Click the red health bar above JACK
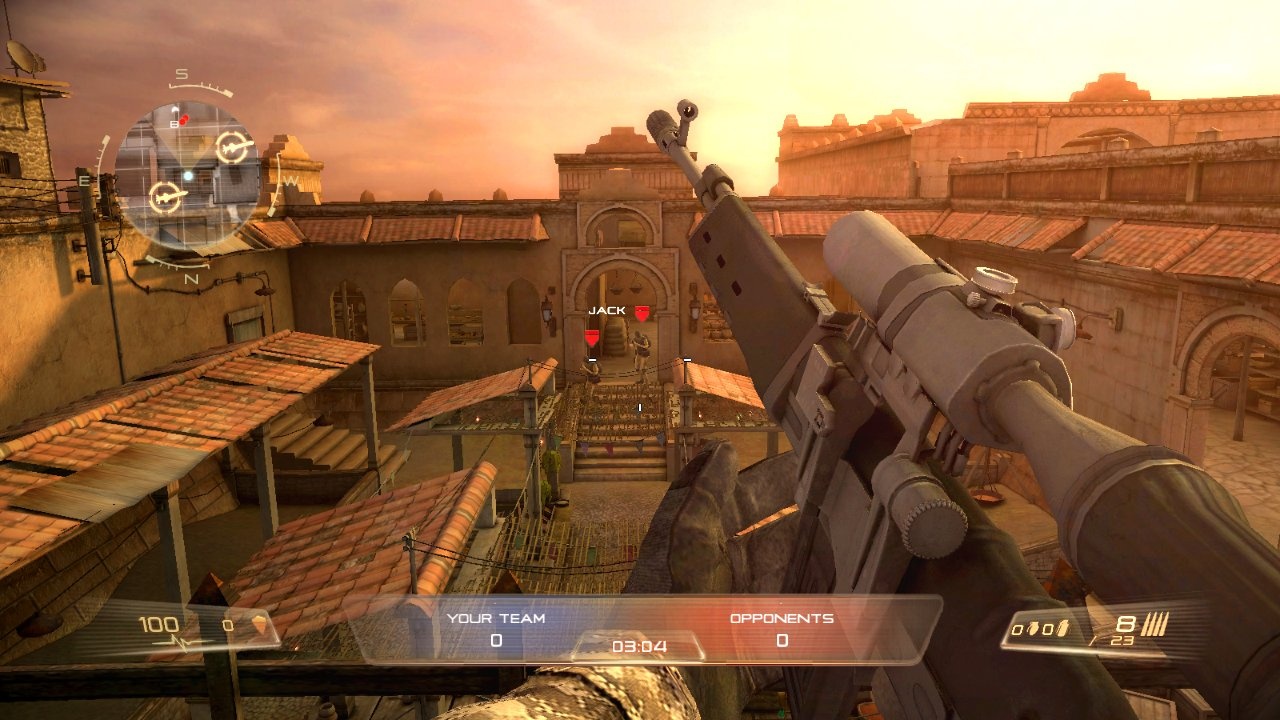The image size is (1280, 720). point(642,312)
